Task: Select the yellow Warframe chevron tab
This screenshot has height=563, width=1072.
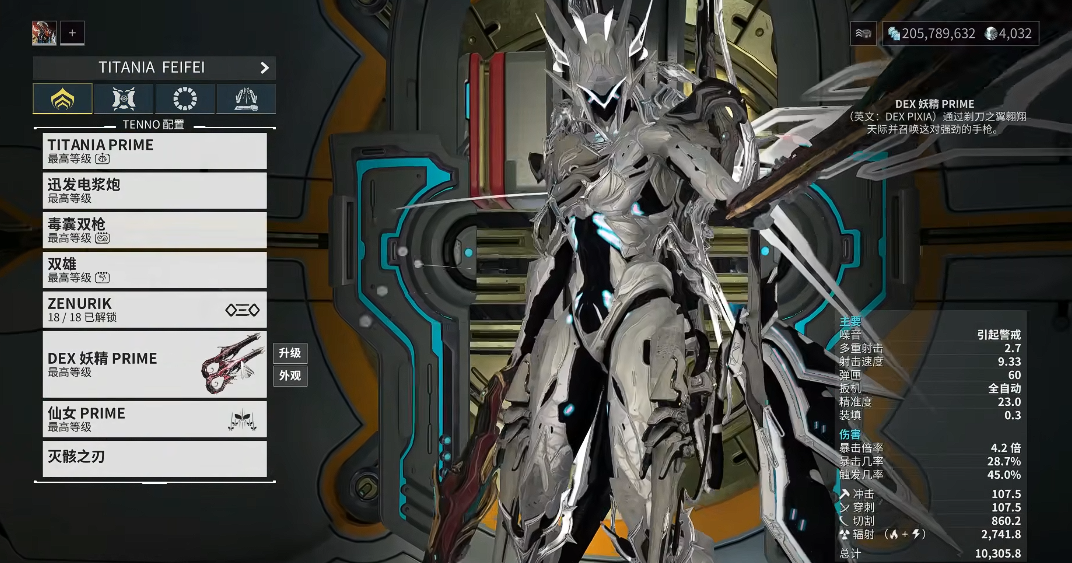Action: [63, 98]
